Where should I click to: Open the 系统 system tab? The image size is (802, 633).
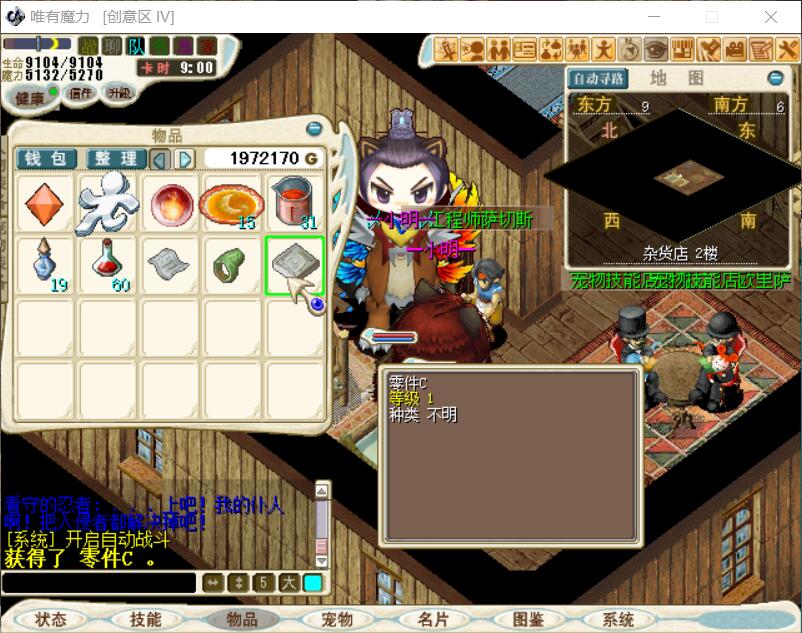619,620
